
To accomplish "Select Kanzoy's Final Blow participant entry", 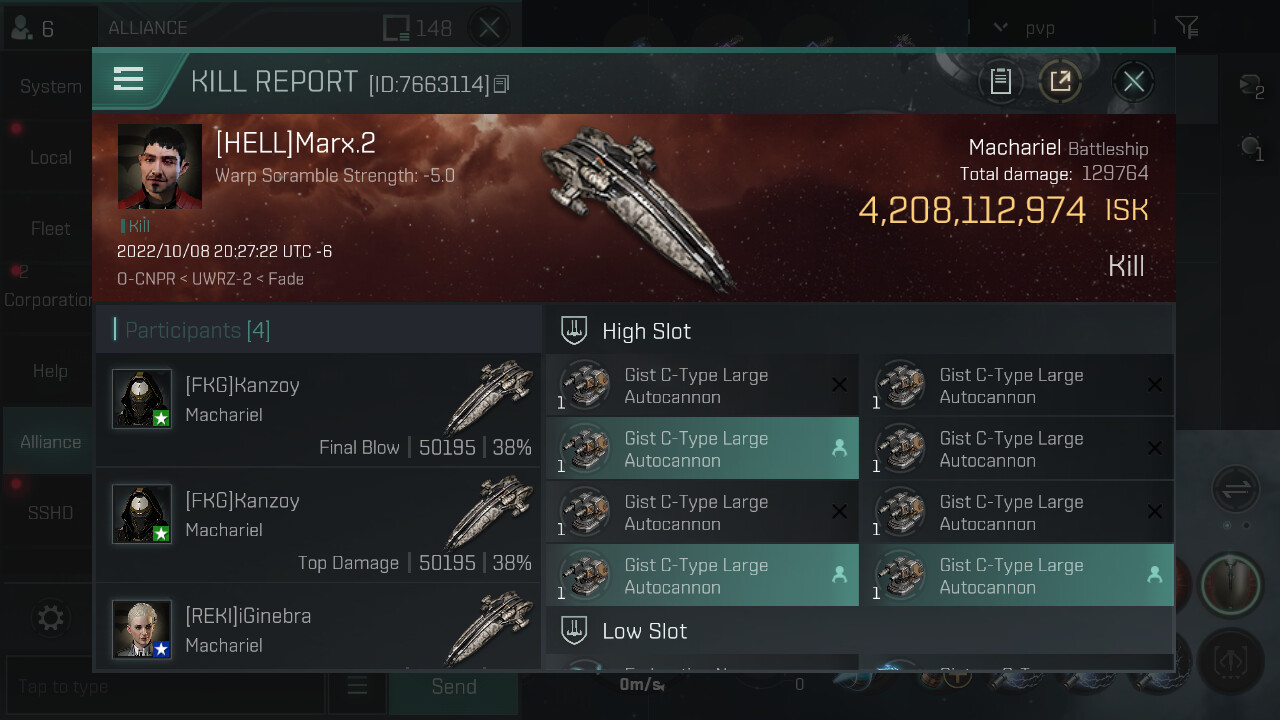I will [x=318, y=410].
